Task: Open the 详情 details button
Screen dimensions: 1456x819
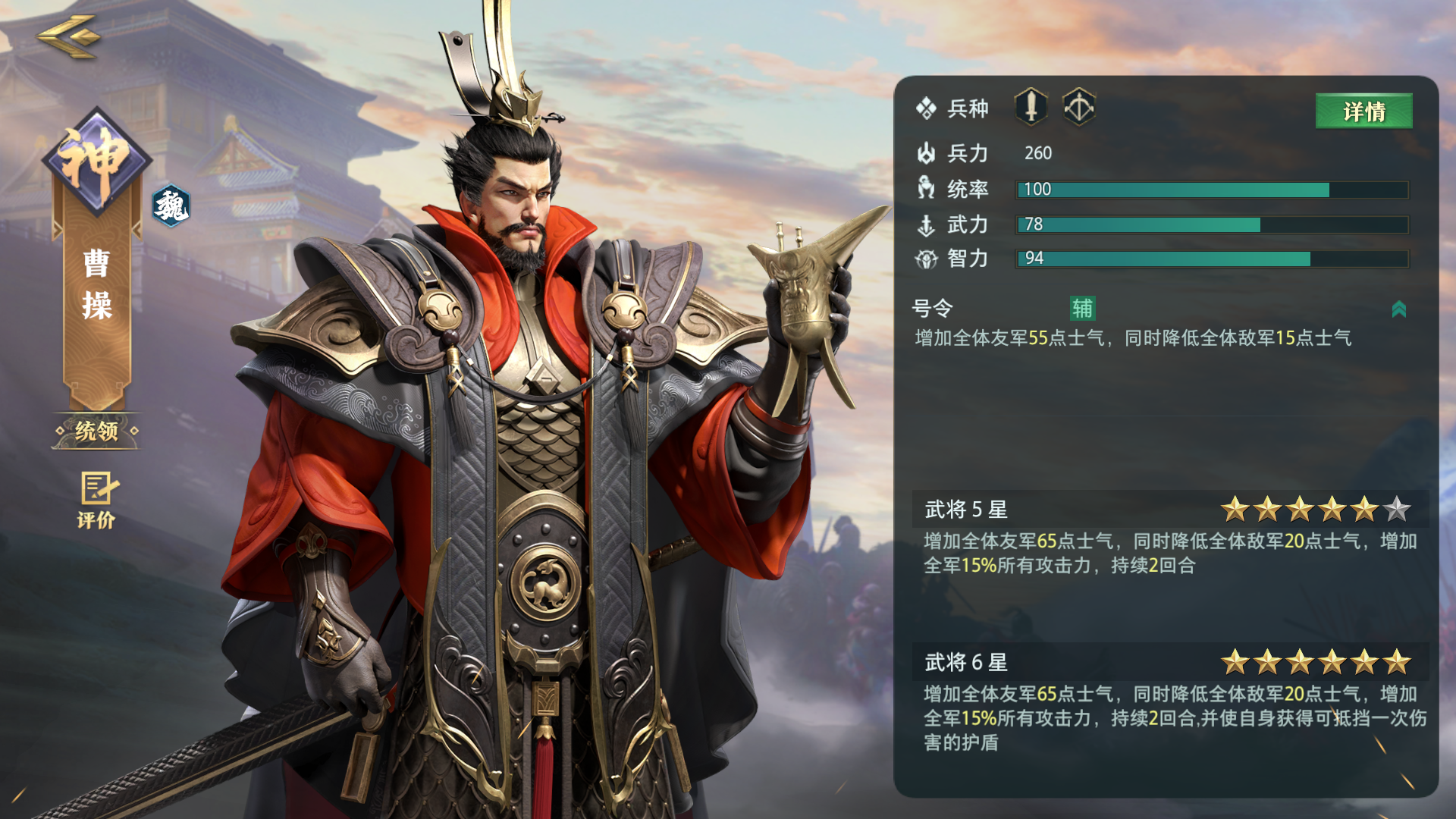Action: [1363, 111]
